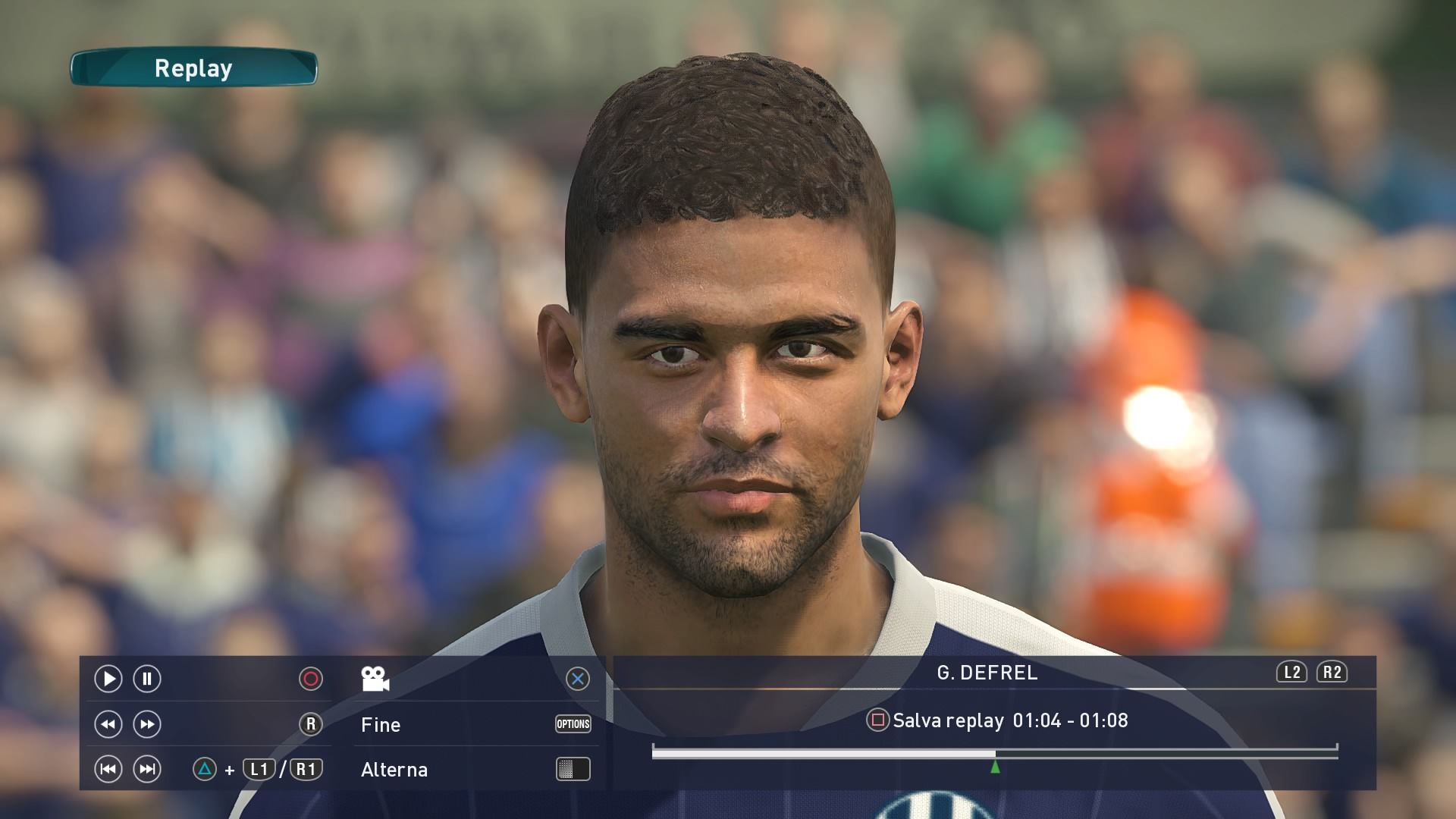1456x819 pixels.
Task: Click the replay timeline bar
Action: point(993,752)
